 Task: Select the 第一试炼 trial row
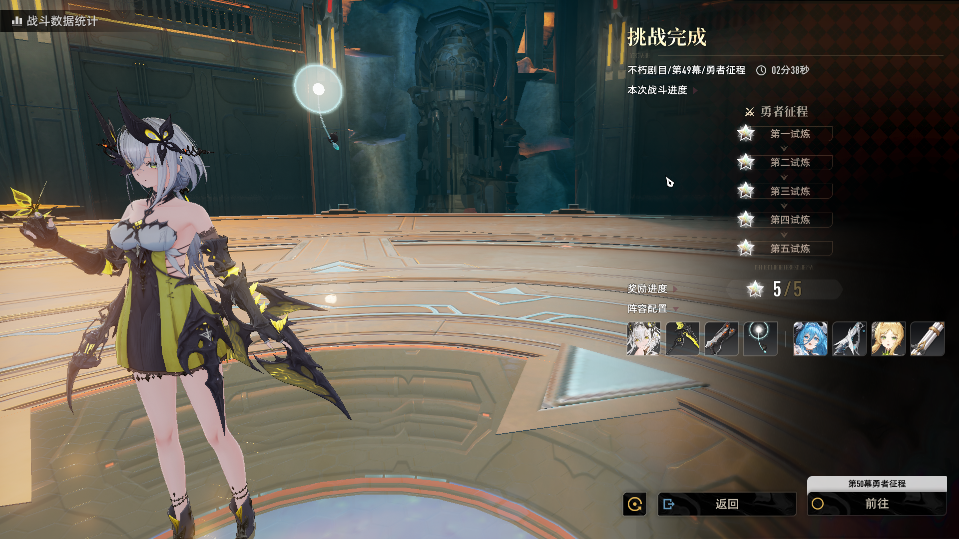tap(789, 134)
